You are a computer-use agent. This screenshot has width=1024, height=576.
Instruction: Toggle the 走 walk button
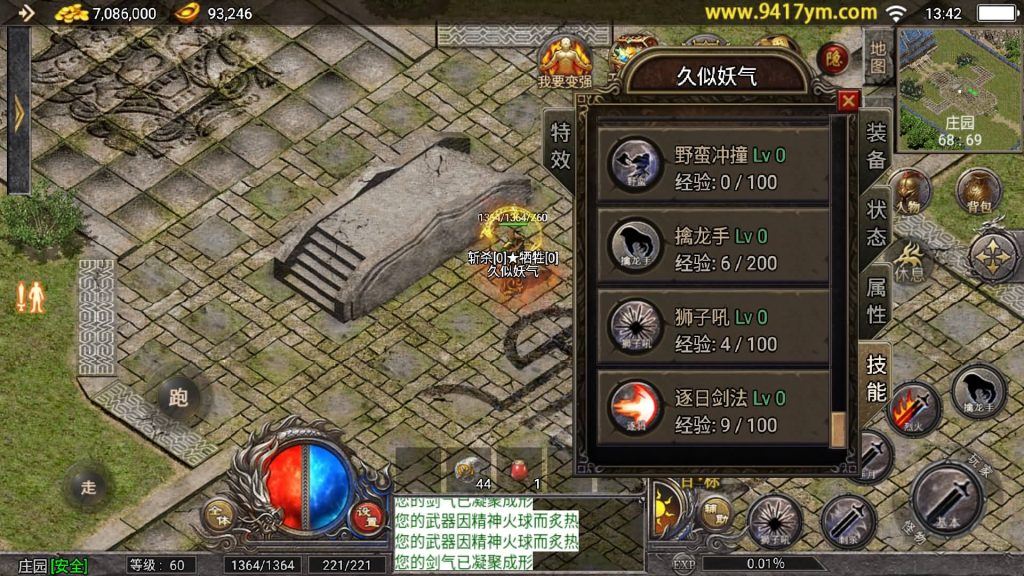coord(88,487)
